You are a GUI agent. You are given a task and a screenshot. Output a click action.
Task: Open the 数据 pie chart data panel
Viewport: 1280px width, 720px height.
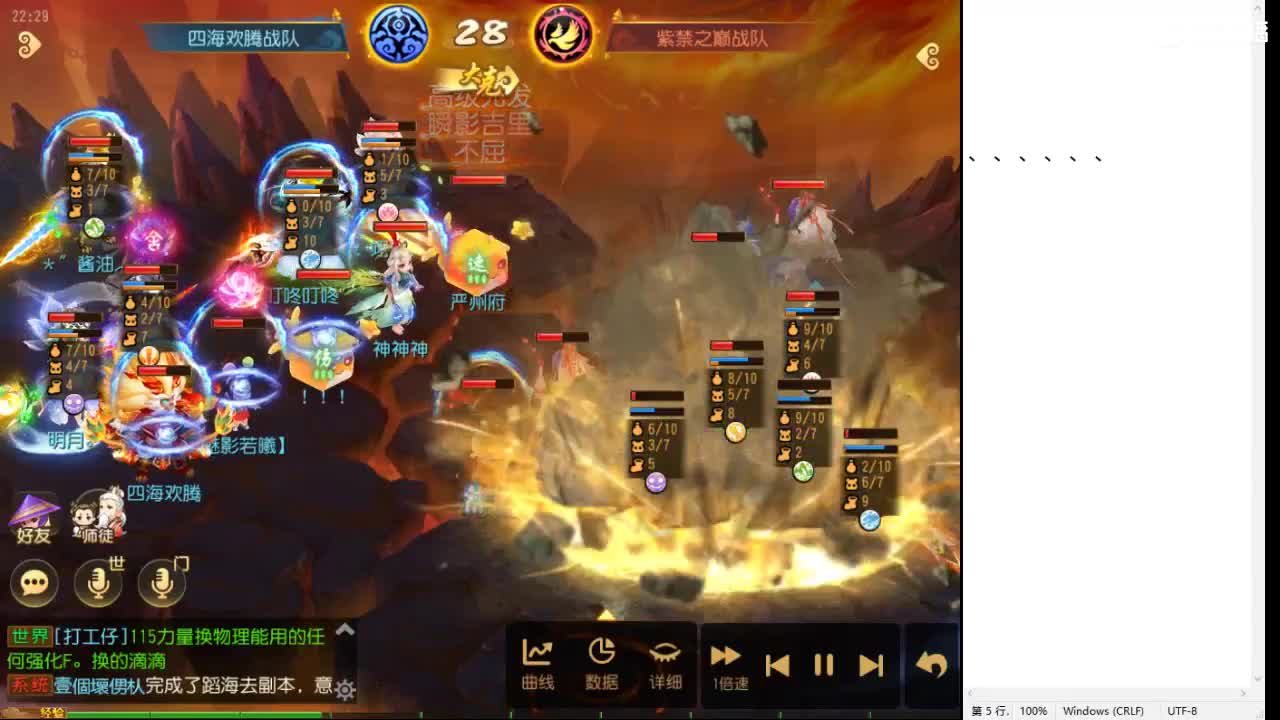[x=602, y=663]
